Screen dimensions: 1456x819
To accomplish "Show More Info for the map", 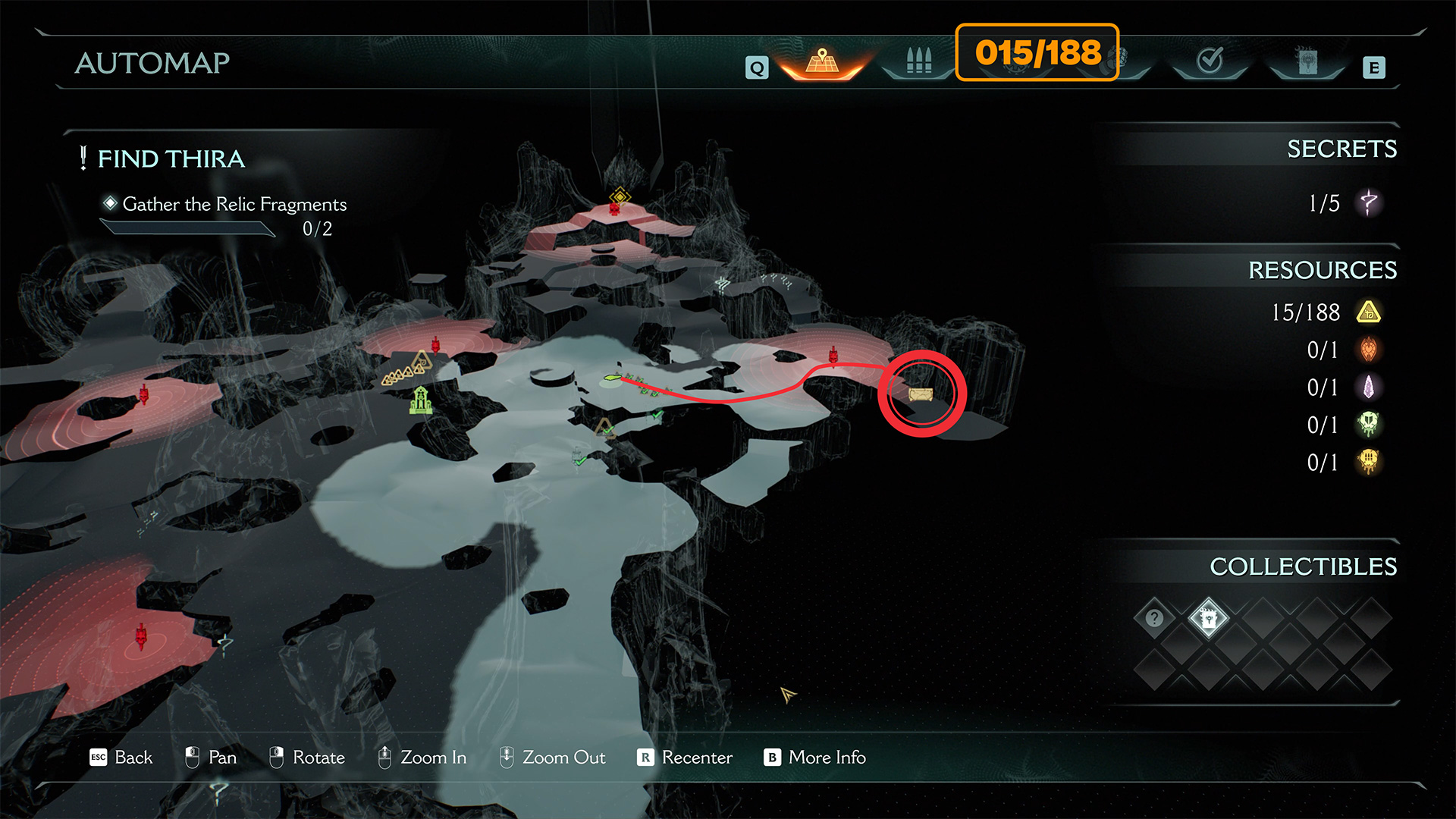I will 814,758.
